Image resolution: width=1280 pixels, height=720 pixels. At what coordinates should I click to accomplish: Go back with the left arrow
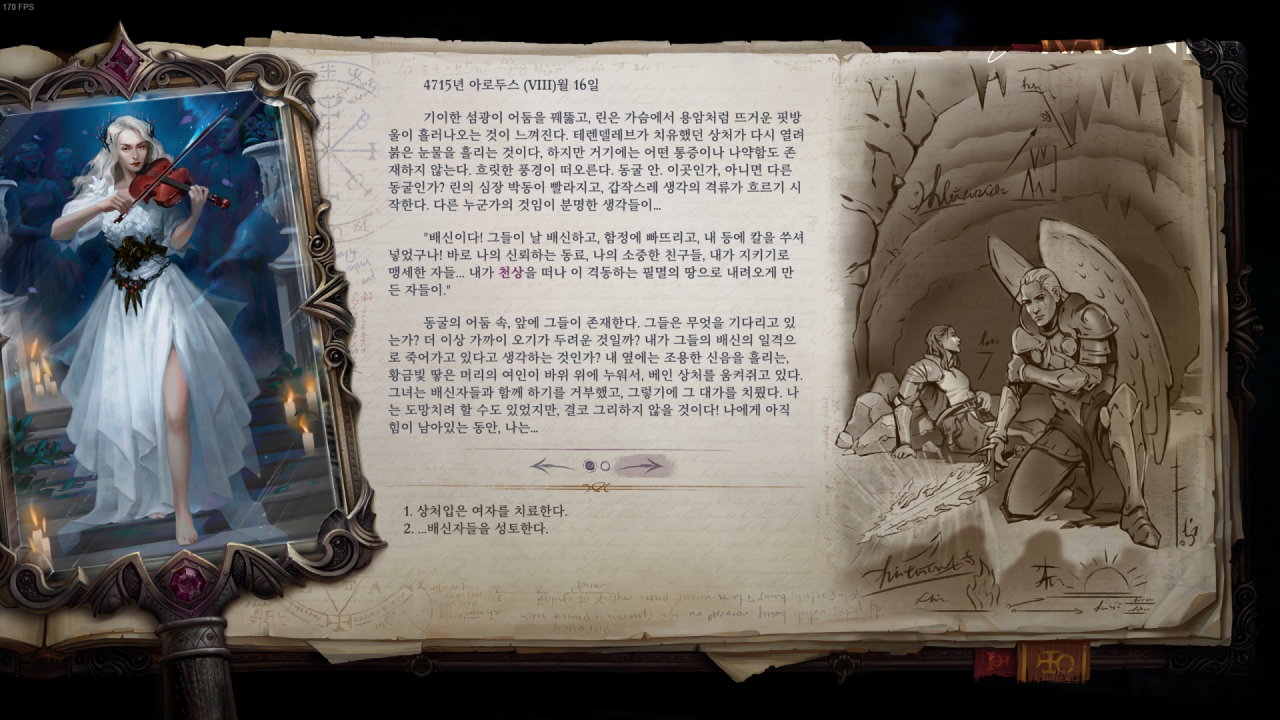click(x=552, y=465)
